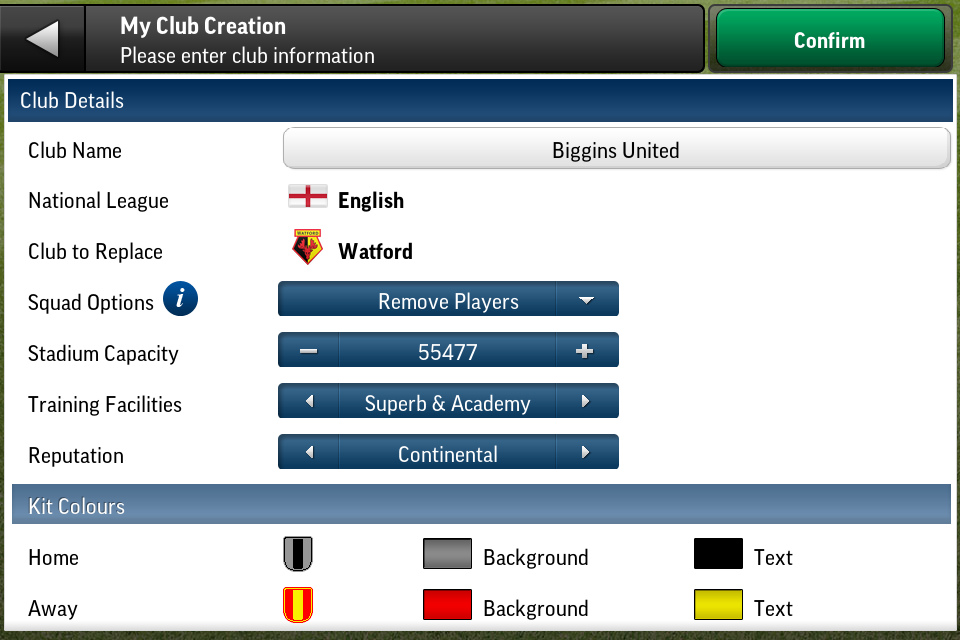Edit the Biggins United club name field
The width and height of the screenshot is (960, 640).
(615, 150)
